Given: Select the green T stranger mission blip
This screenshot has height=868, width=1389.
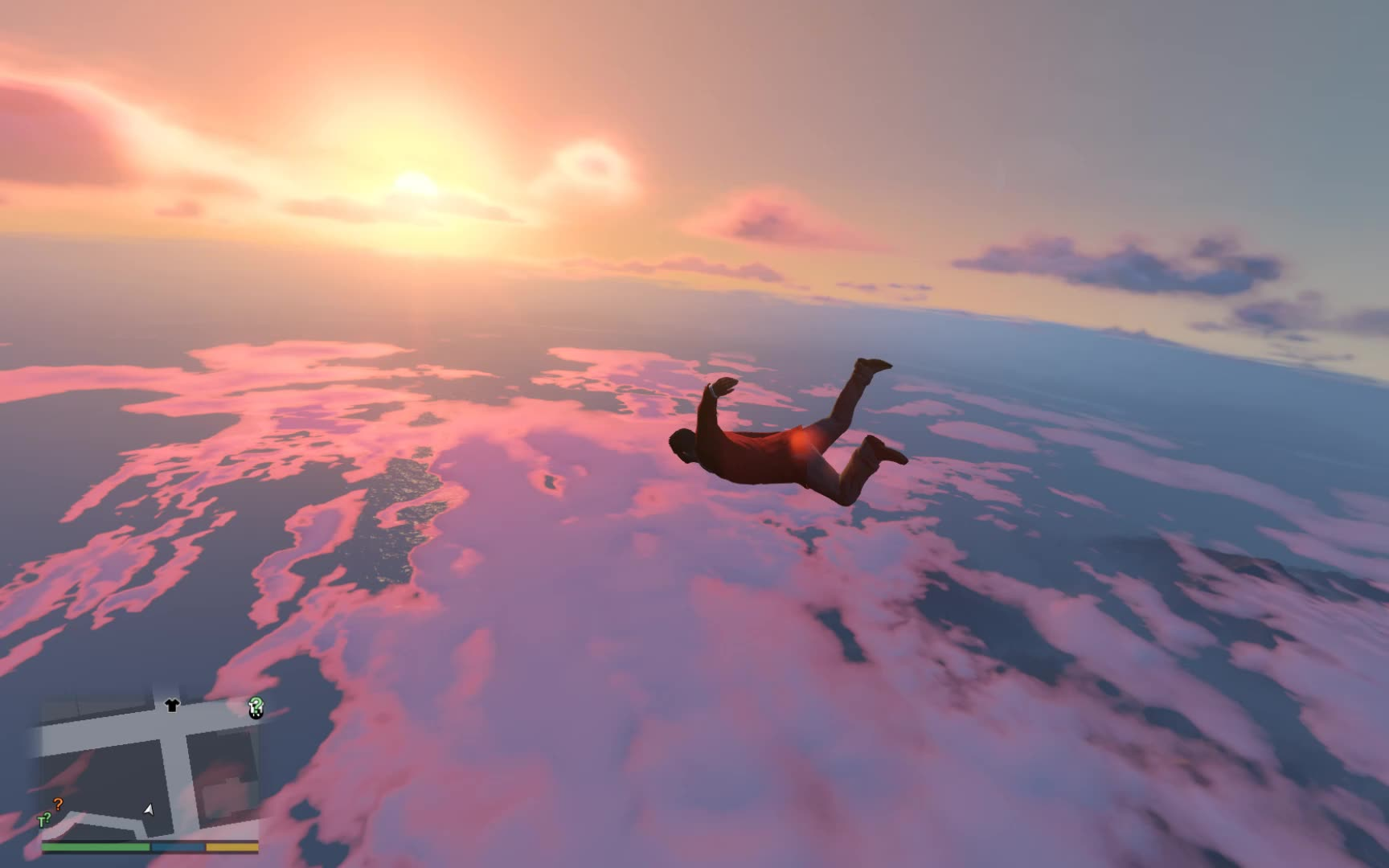Looking at the screenshot, I should point(43,820).
